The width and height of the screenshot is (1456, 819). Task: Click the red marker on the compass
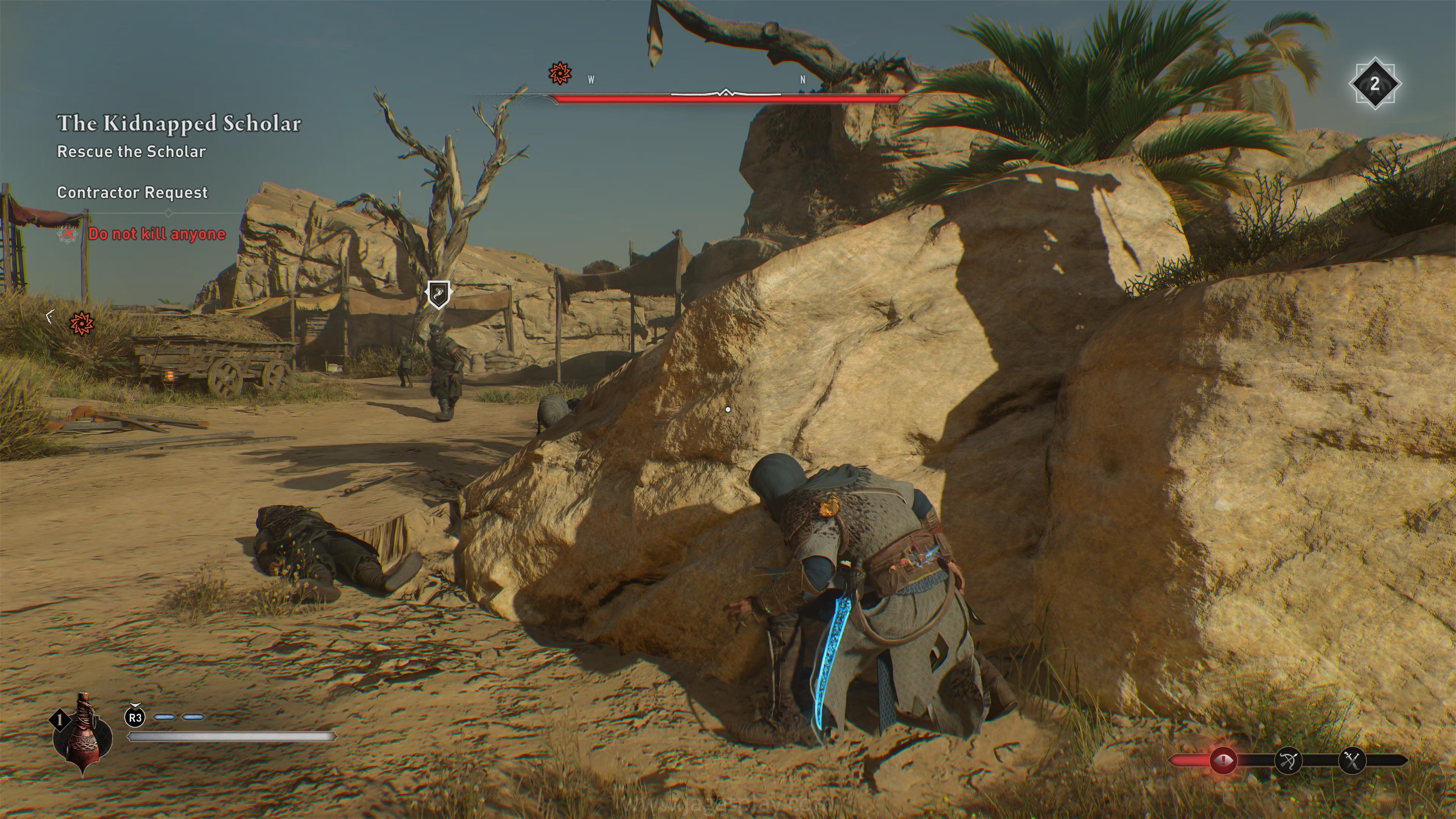560,74
